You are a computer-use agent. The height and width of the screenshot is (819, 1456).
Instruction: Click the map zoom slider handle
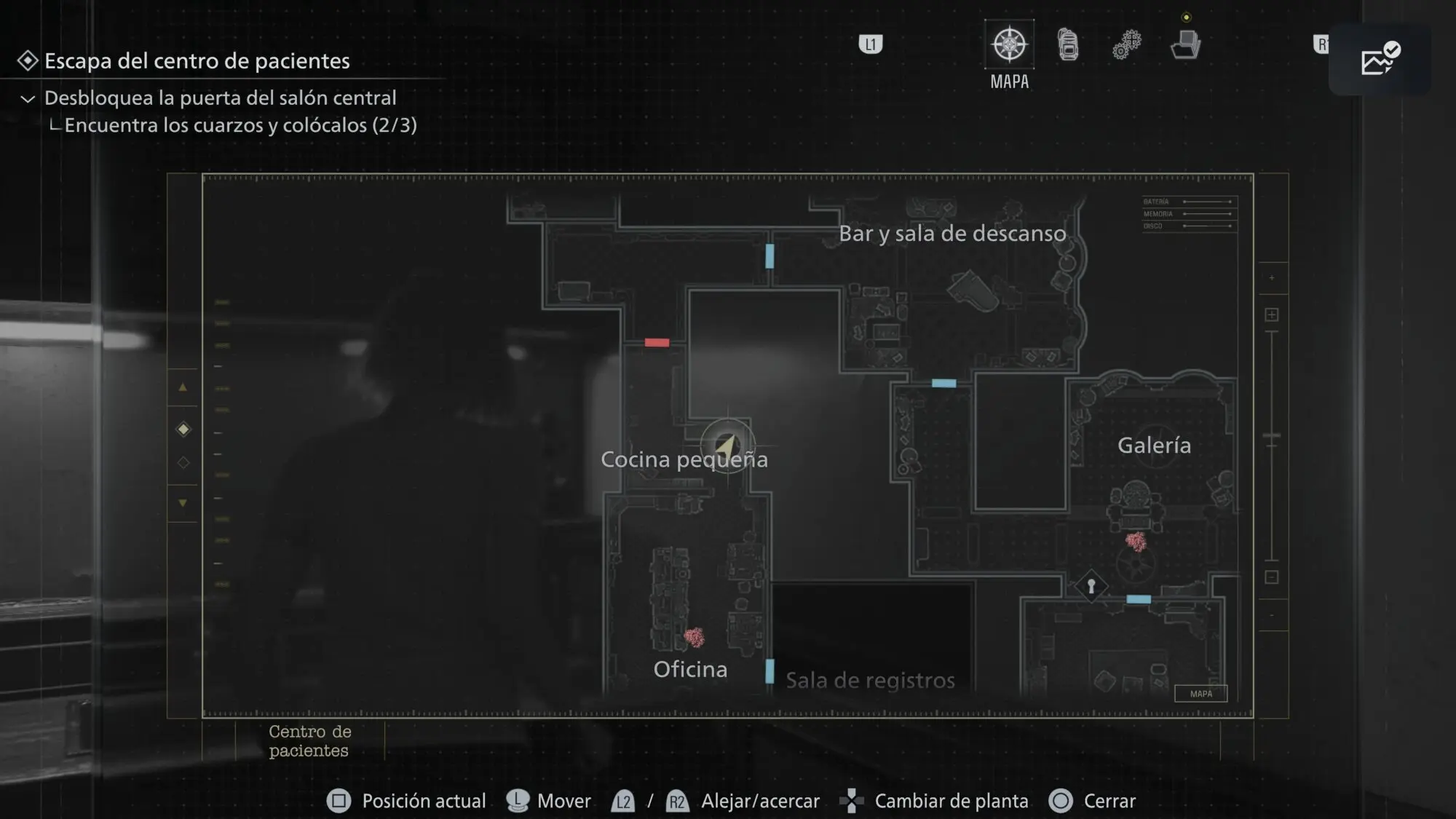[1272, 436]
